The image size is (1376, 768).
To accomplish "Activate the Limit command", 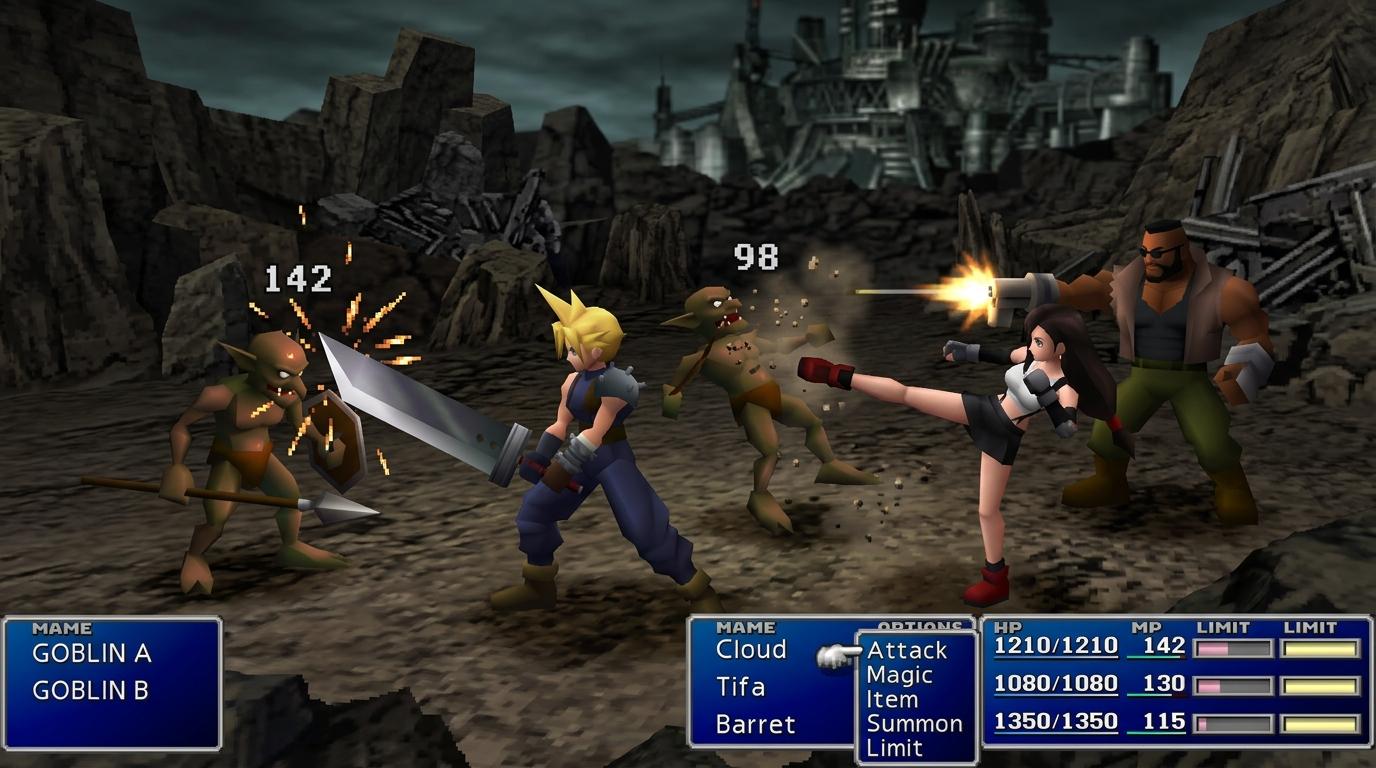I will coord(894,747).
